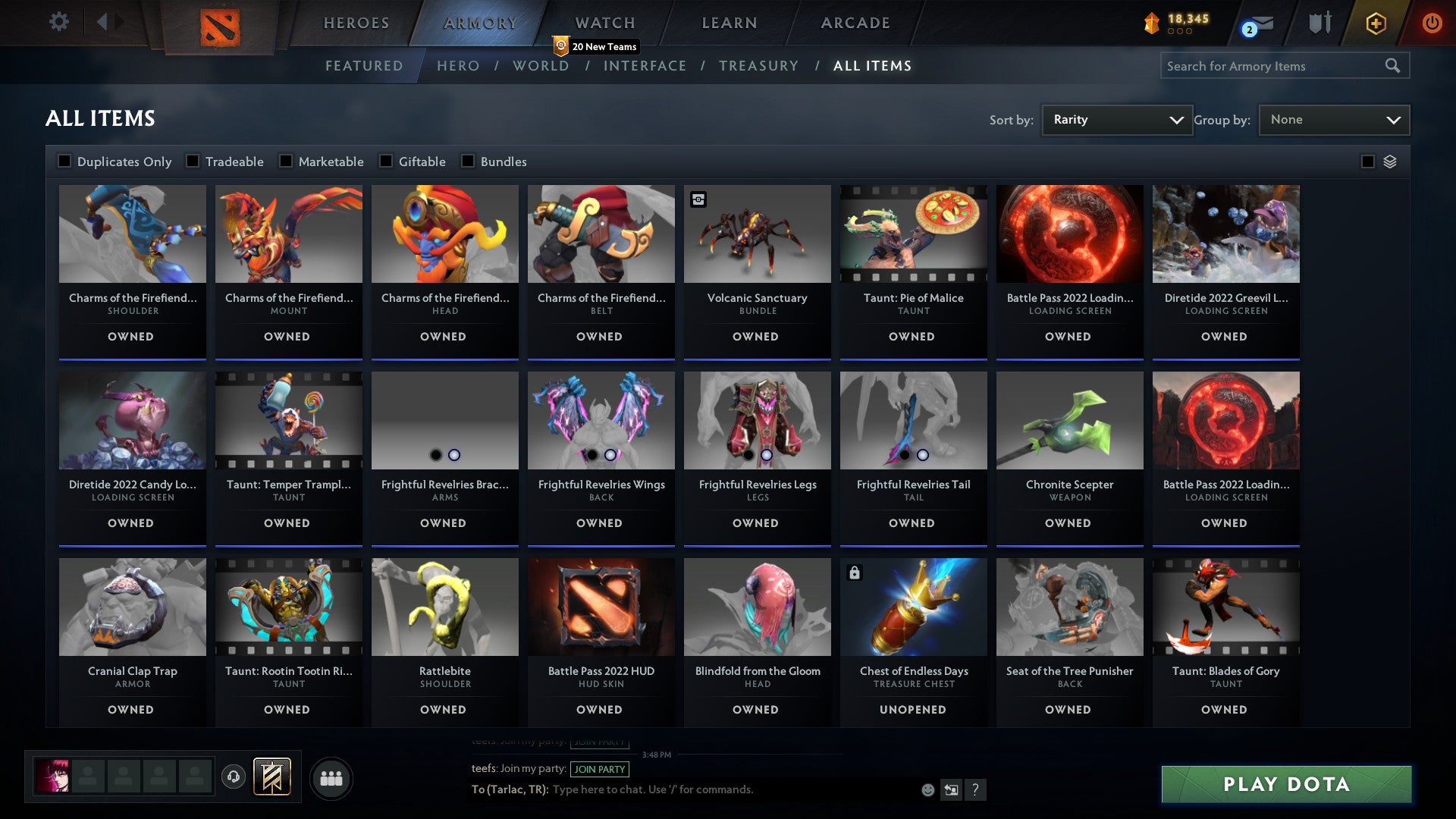Open the emoticon picker in chat

[927, 789]
